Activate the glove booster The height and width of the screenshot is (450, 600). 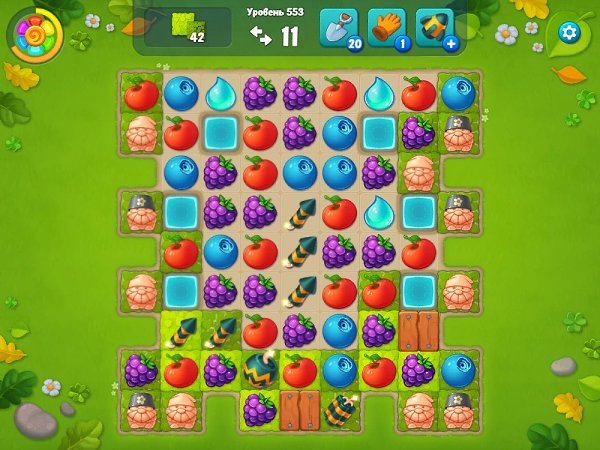pyautogui.click(x=386, y=29)
